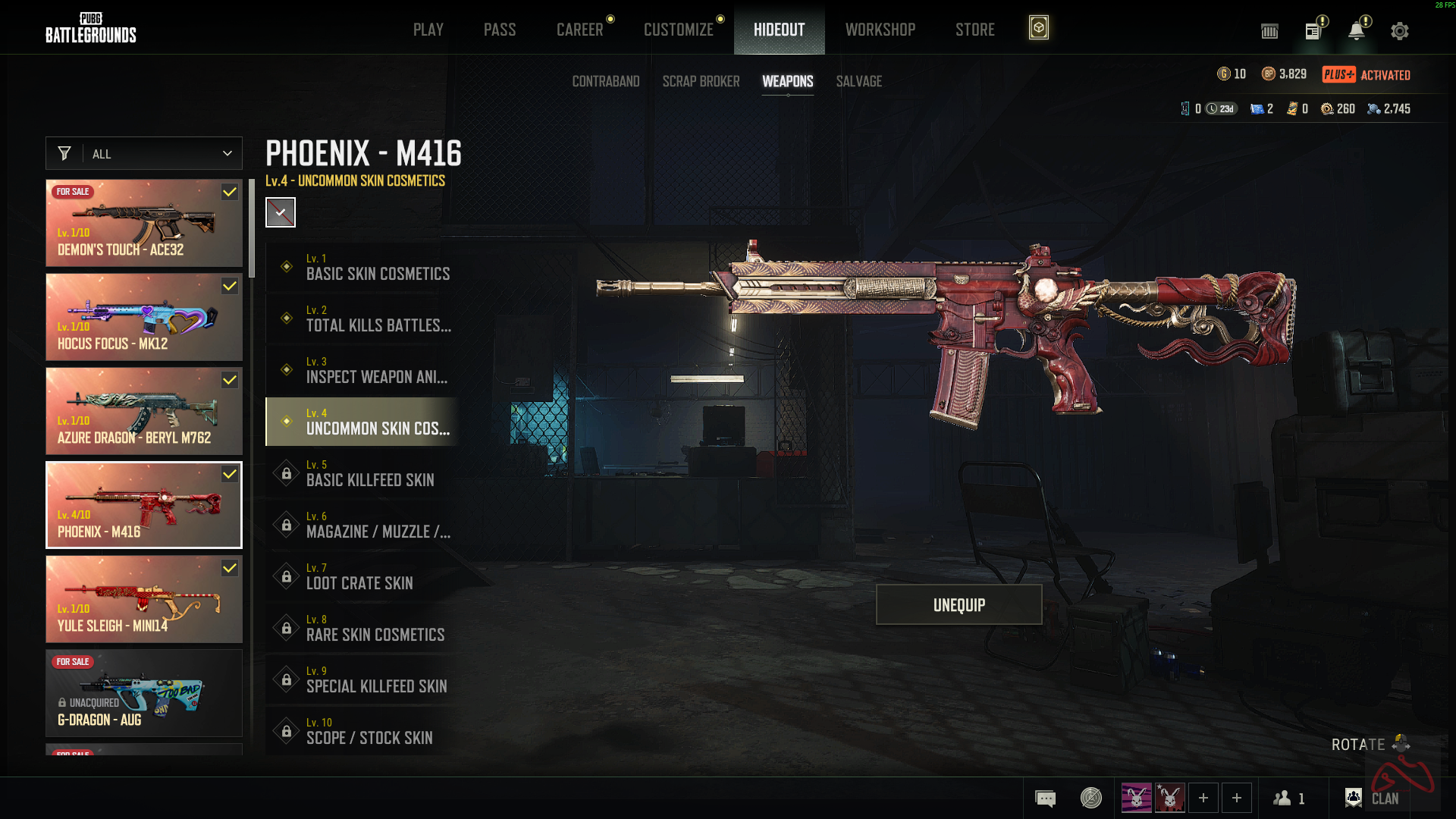Open the SCRAP BROKER section
This screenshot has width=1456, height=819.
(701, 81)
